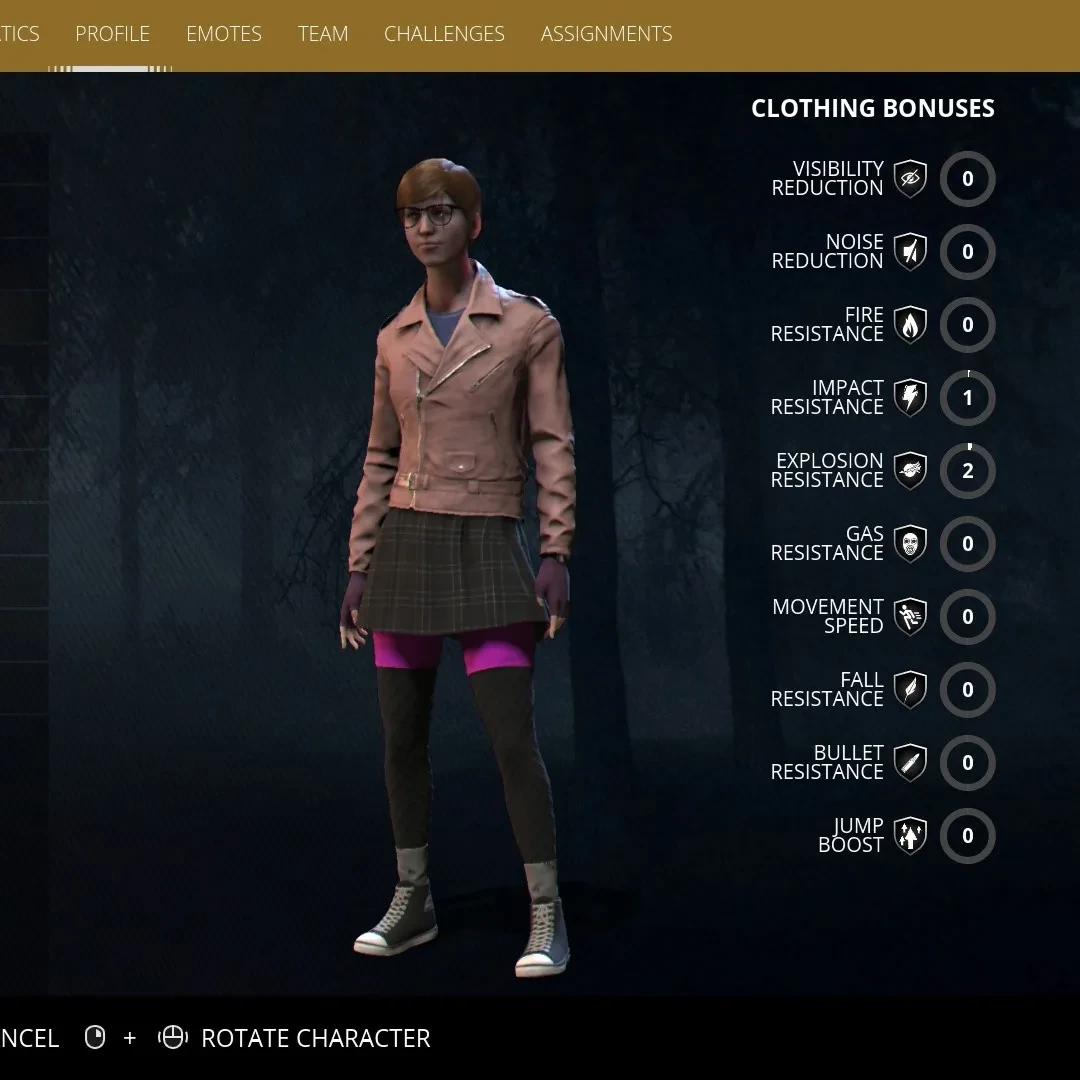Image resolution: width=1080 pixels, height=1080 pixels.
Task: Choose the Impact Resistance shield icon
Action: tap(910, 398)
